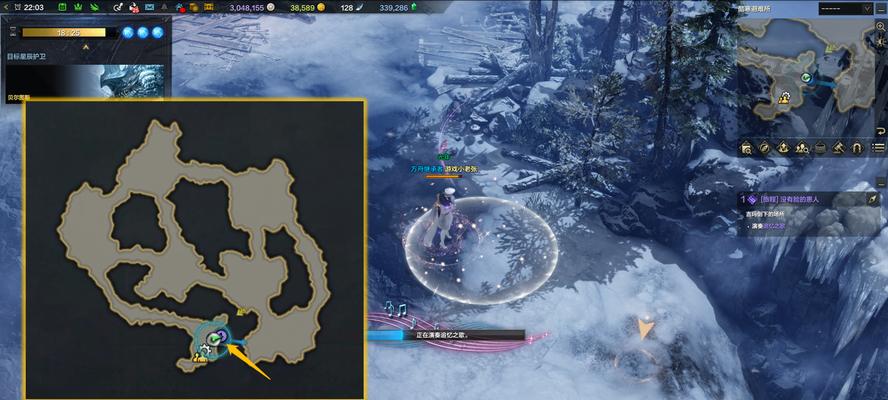Click the green quest marker on the map
888x400 pixels.
[x=213, y=336]
